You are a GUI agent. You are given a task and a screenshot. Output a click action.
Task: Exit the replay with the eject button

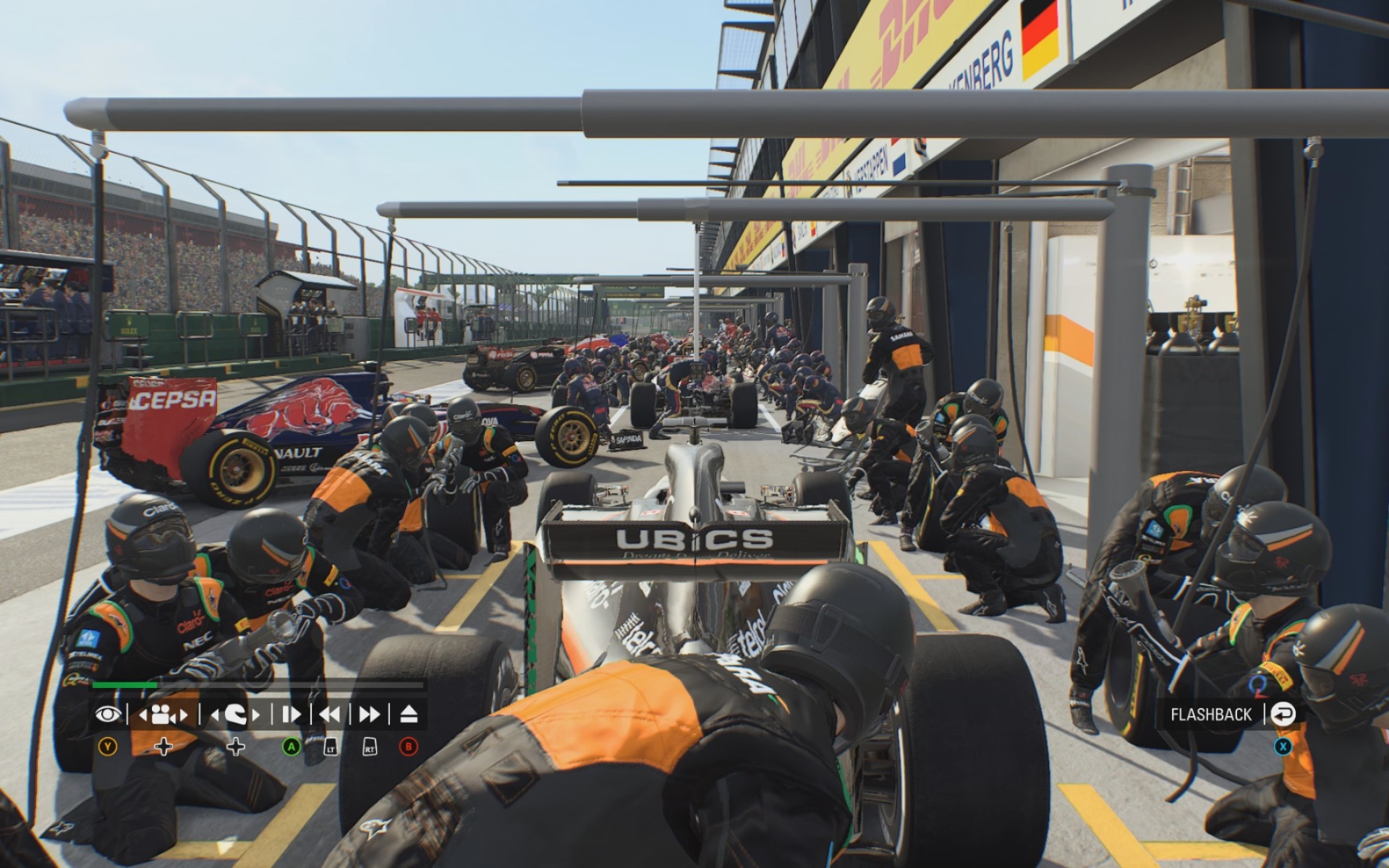pos(409,715)
